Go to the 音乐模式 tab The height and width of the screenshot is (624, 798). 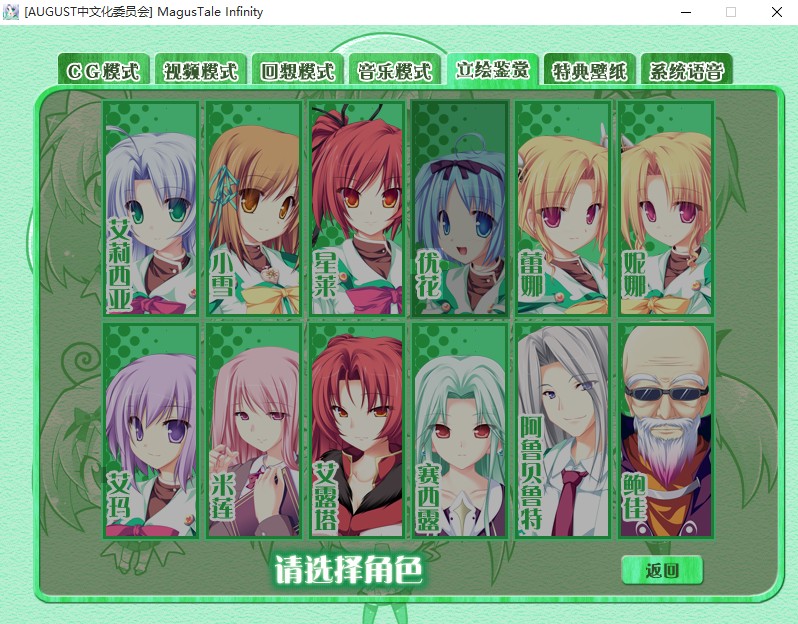click(395, 71)
